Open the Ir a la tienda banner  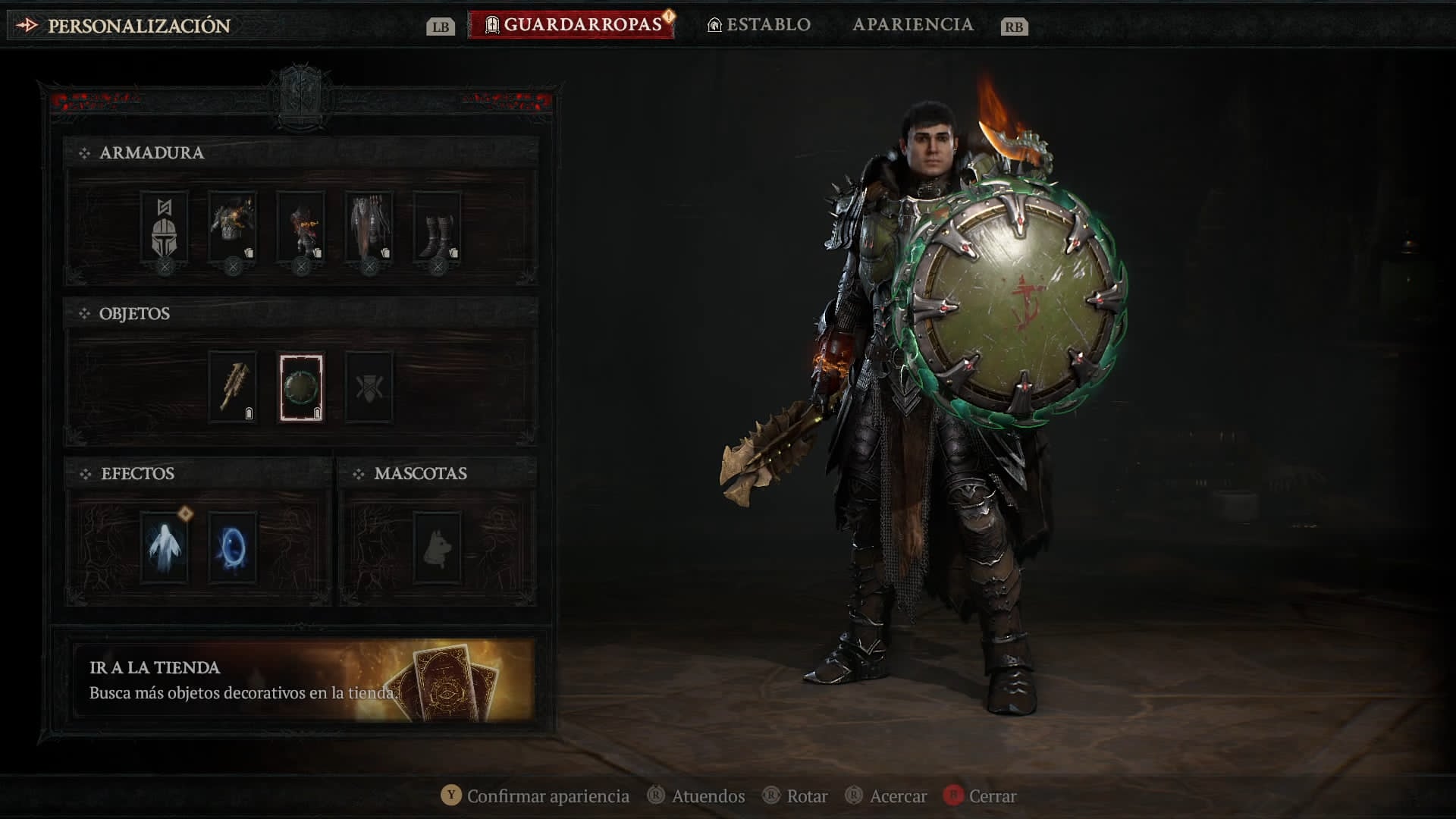[x=303, y=679]
